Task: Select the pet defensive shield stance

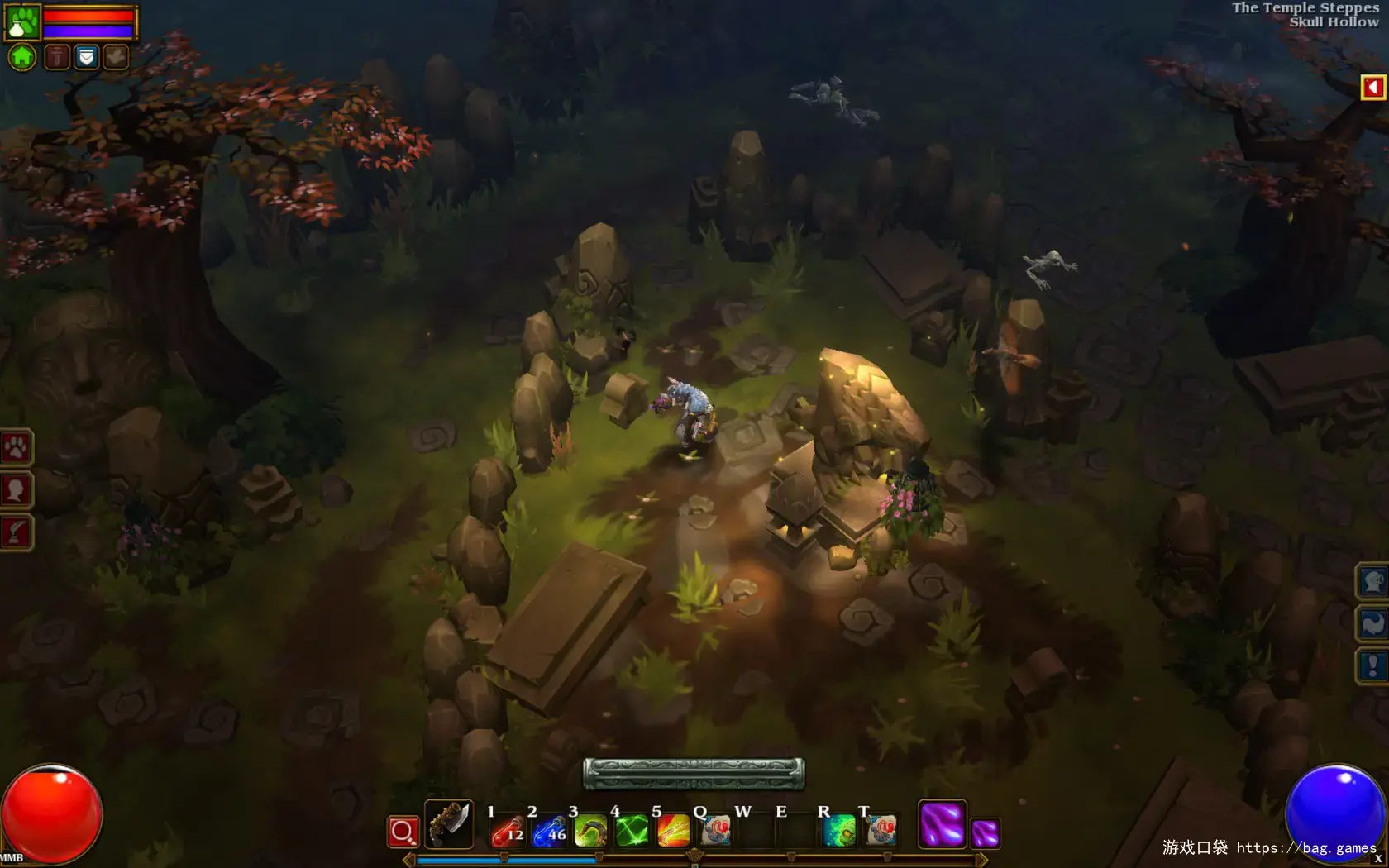Action: [x=86, y=57]
